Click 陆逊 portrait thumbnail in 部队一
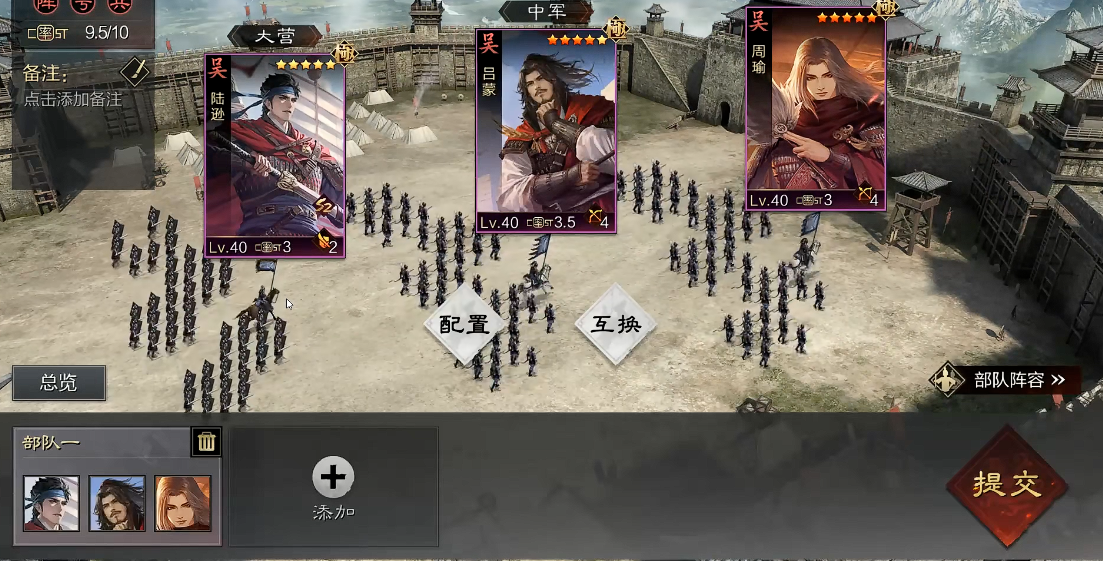Image resolution: width=1103 pixels, height=561 pixels. [x=52, y=503]
